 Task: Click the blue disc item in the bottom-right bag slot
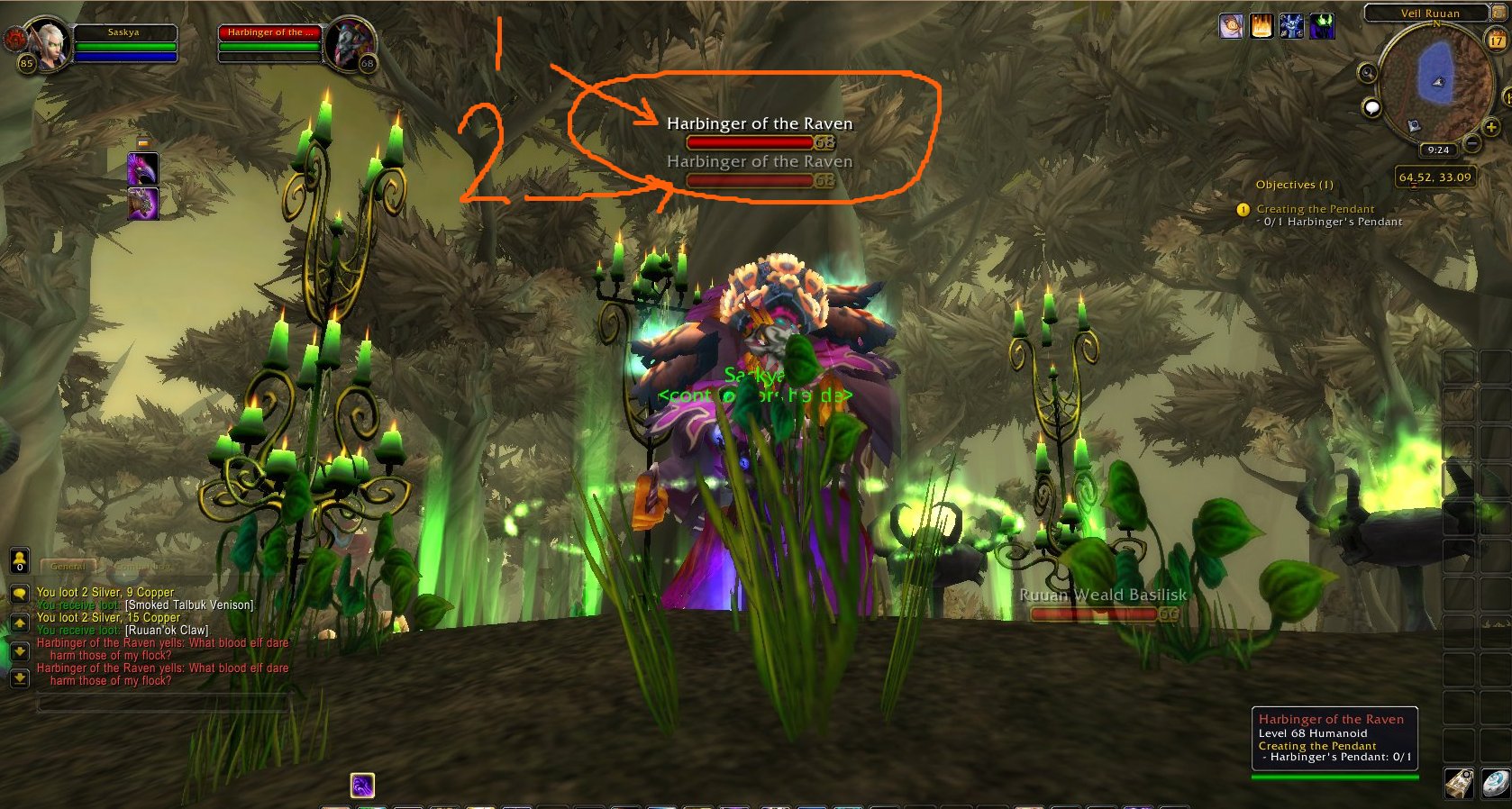point(1494,784)
